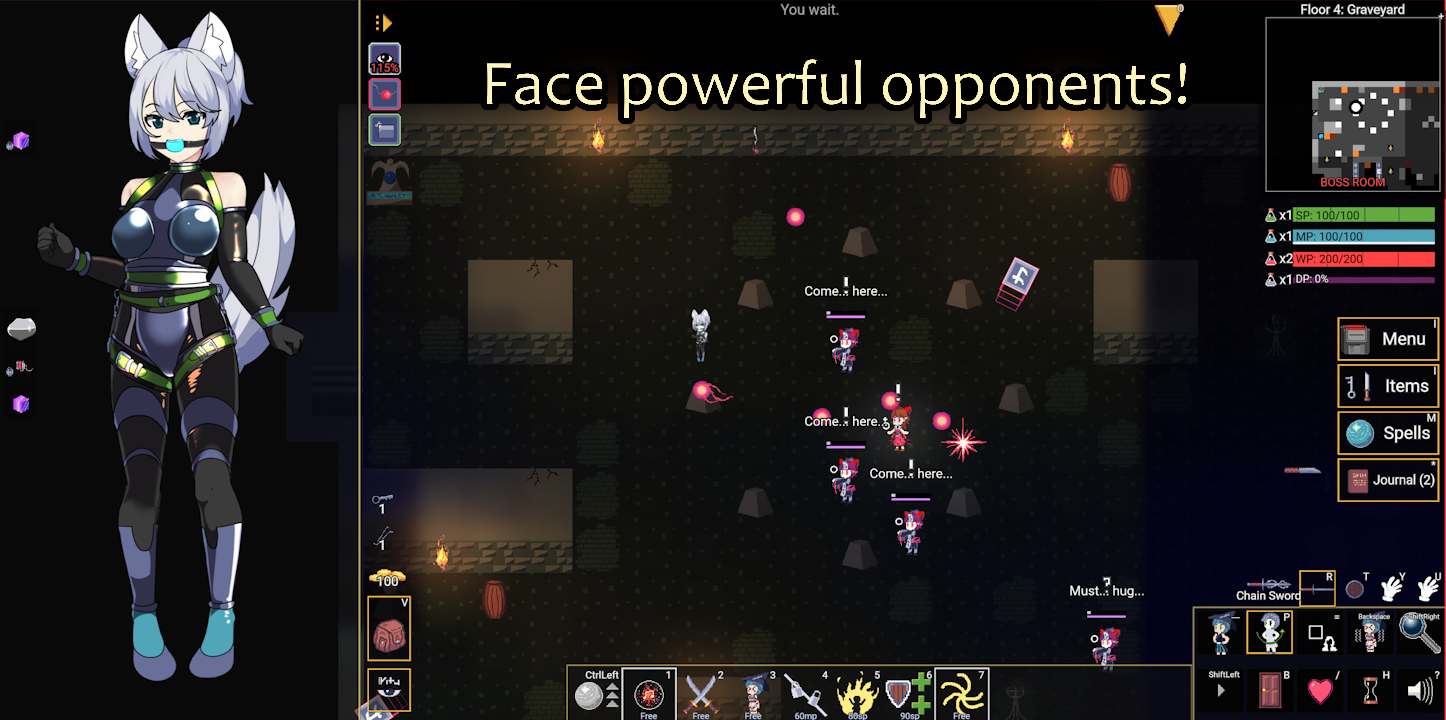Viewport: 1446px width, 720px height.
Task: Select the crossed swords attack in hotbar slot 2
Action: [701, 693]
